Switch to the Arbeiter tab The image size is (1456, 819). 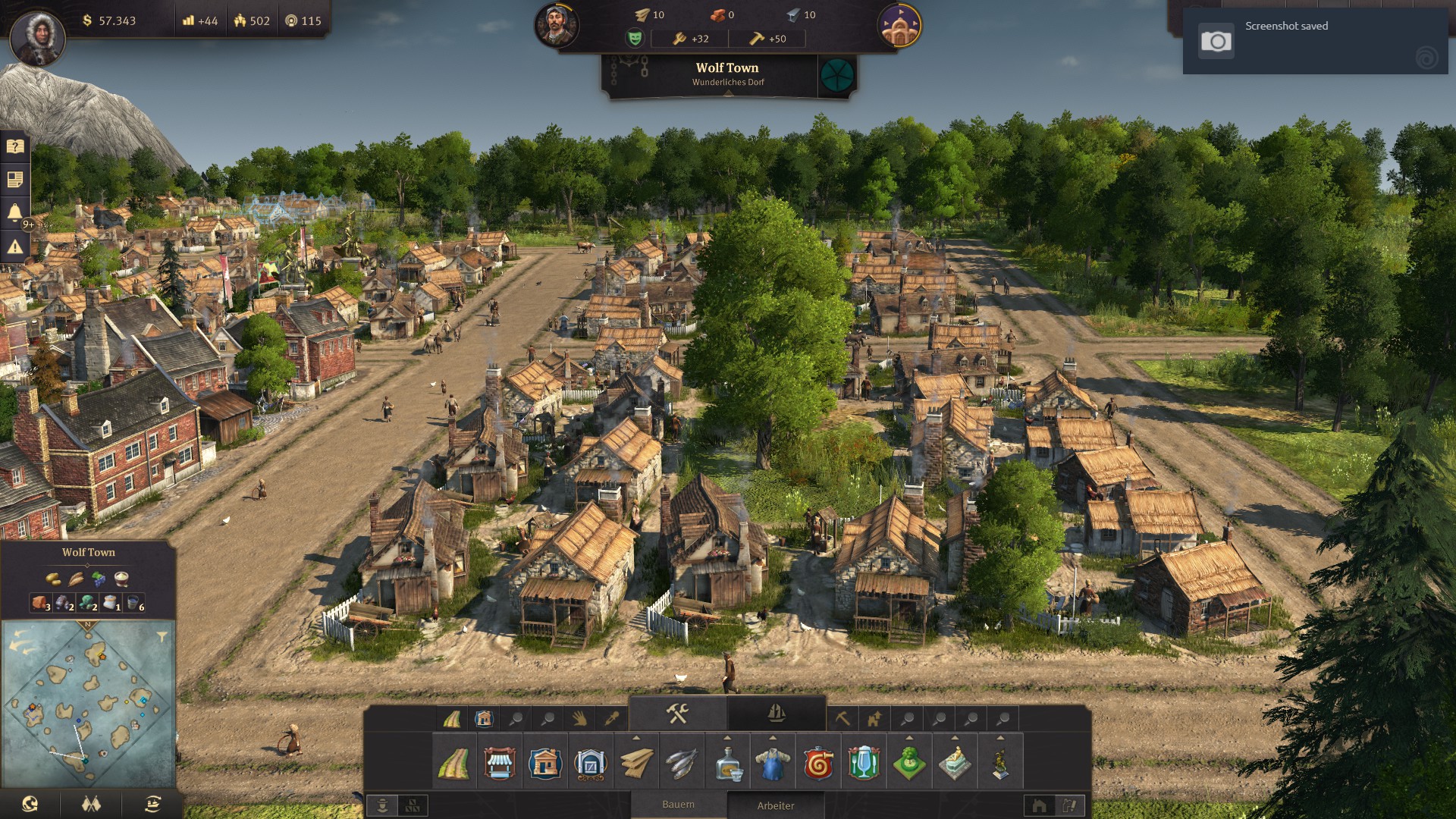pos(776,805)
